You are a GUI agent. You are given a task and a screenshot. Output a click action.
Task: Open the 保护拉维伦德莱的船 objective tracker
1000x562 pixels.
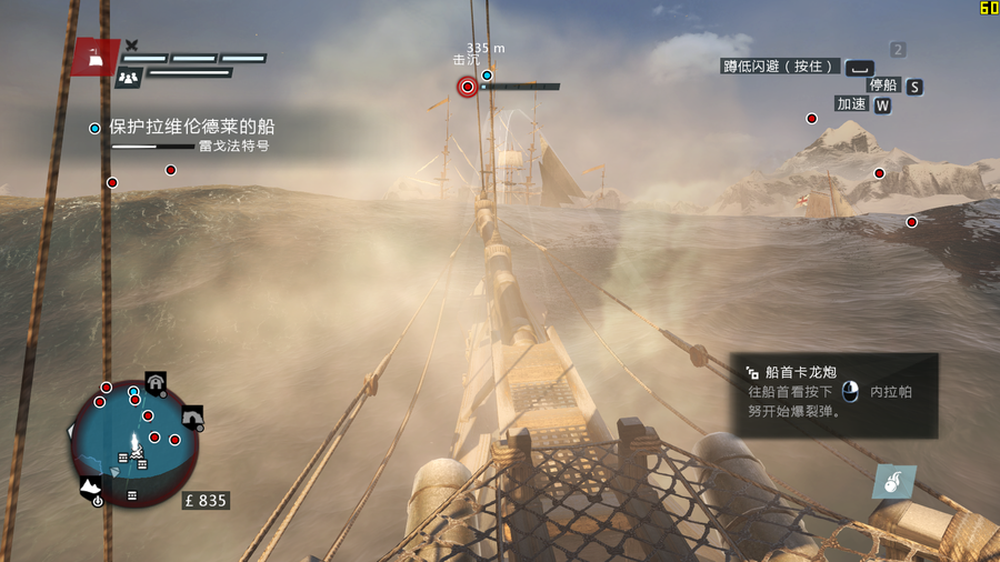pos(191,127)
